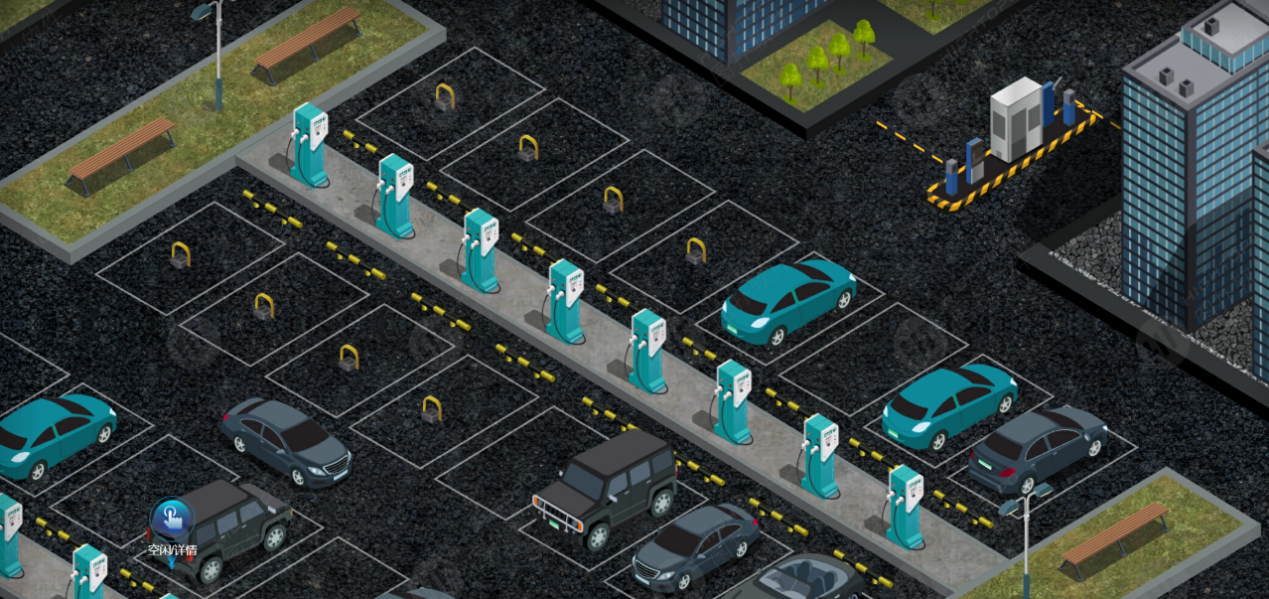The height and width of the screenshot is (599, 1269).
Task: Open the 空闲详情 hand-pointer marker
Action: (172, 520)
